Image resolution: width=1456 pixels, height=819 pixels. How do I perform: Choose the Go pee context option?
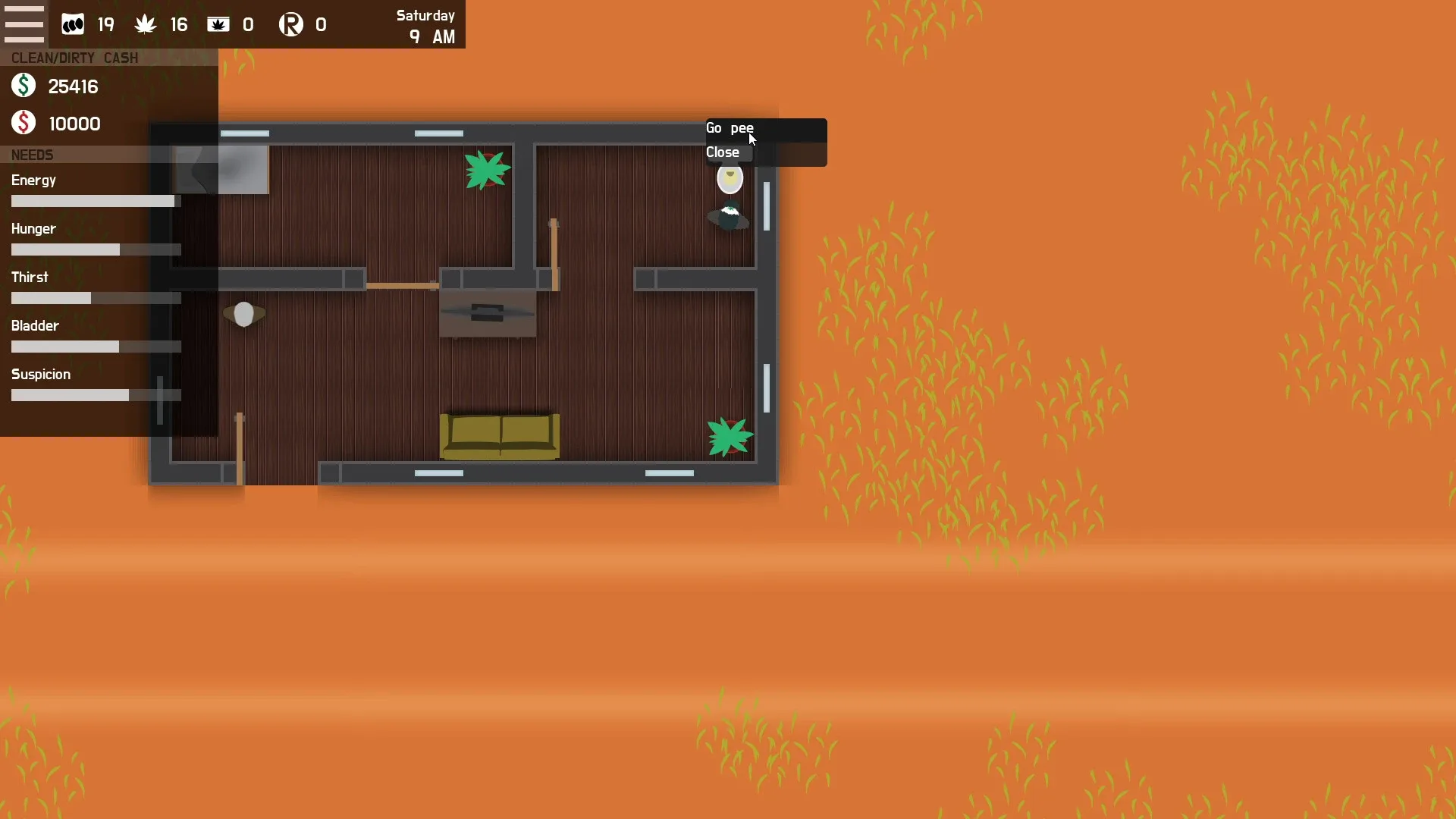[730, 127]
